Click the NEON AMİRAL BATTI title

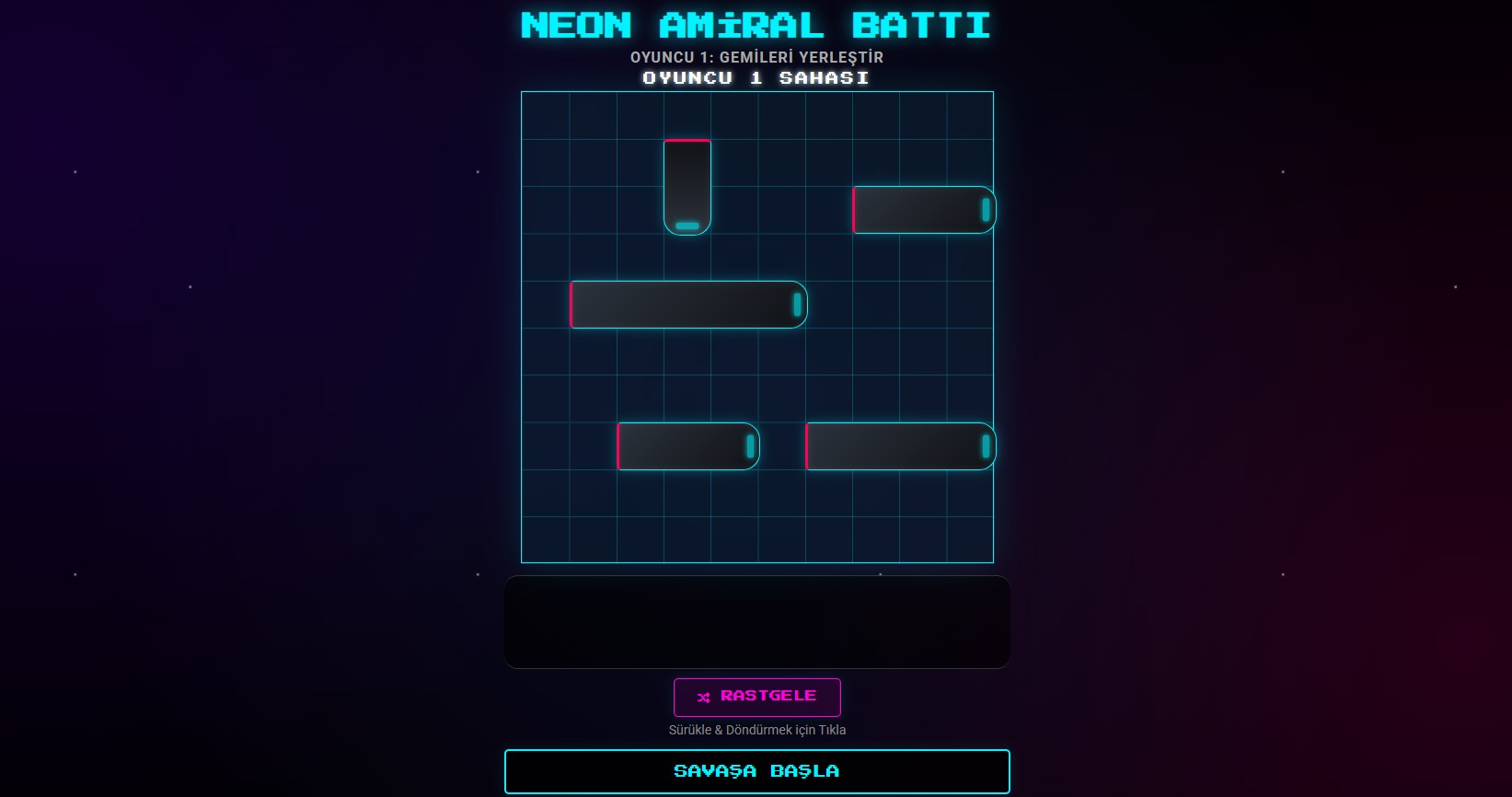(756, 25)
